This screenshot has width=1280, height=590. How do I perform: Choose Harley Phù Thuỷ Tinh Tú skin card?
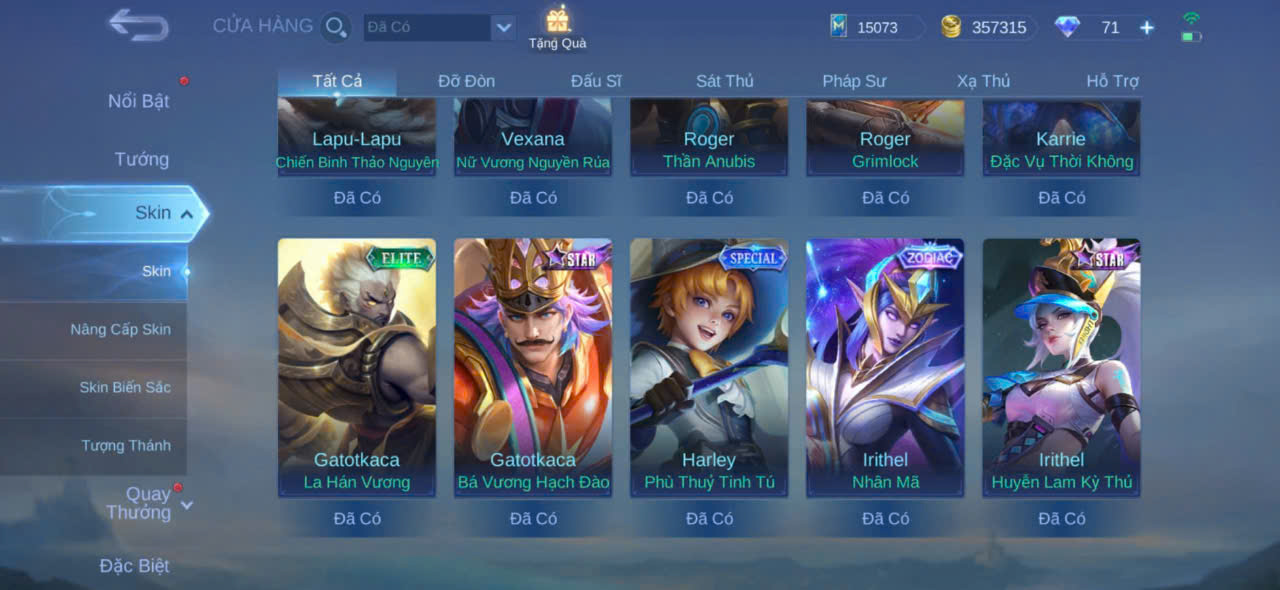(x=709, y=367)
